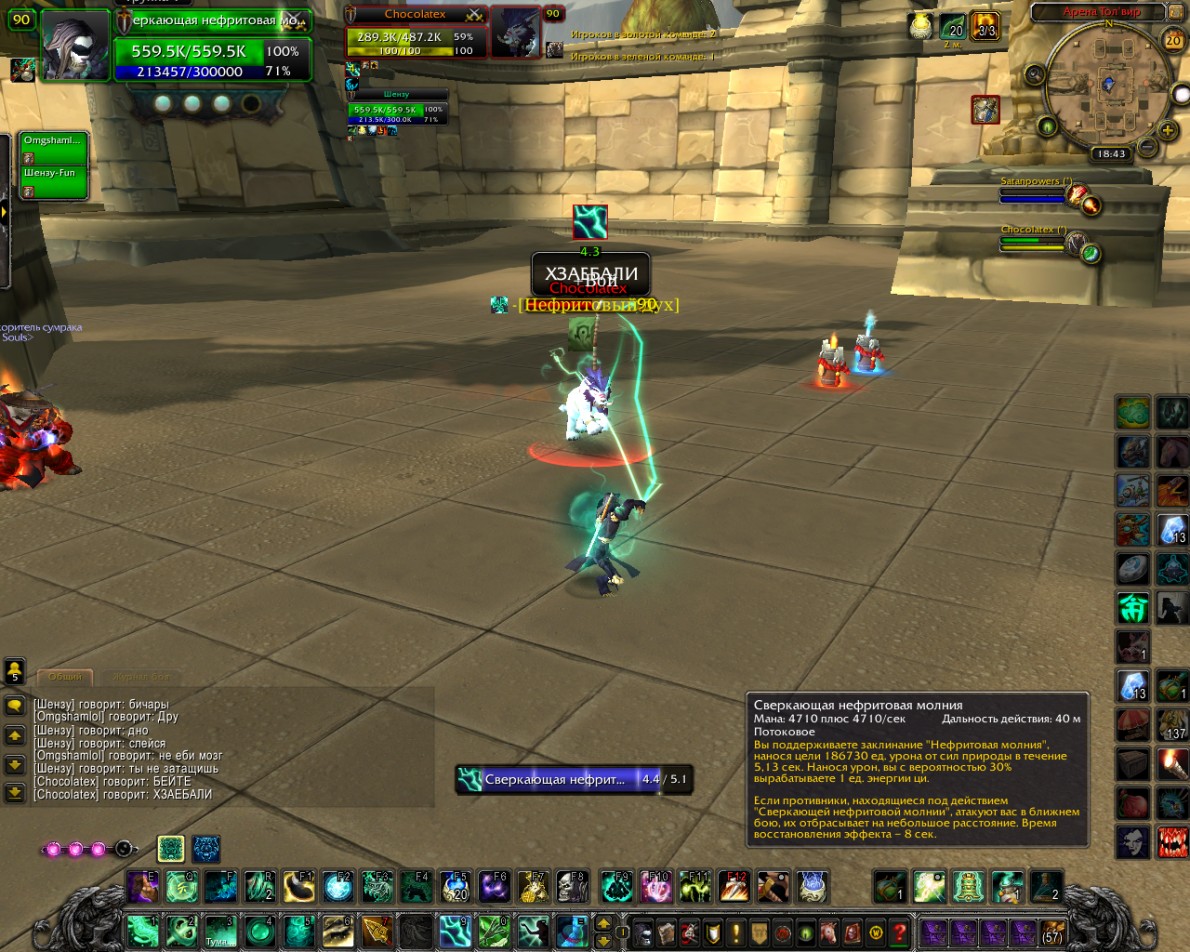Use the skull-faced ability on F8

pos(572,887)
